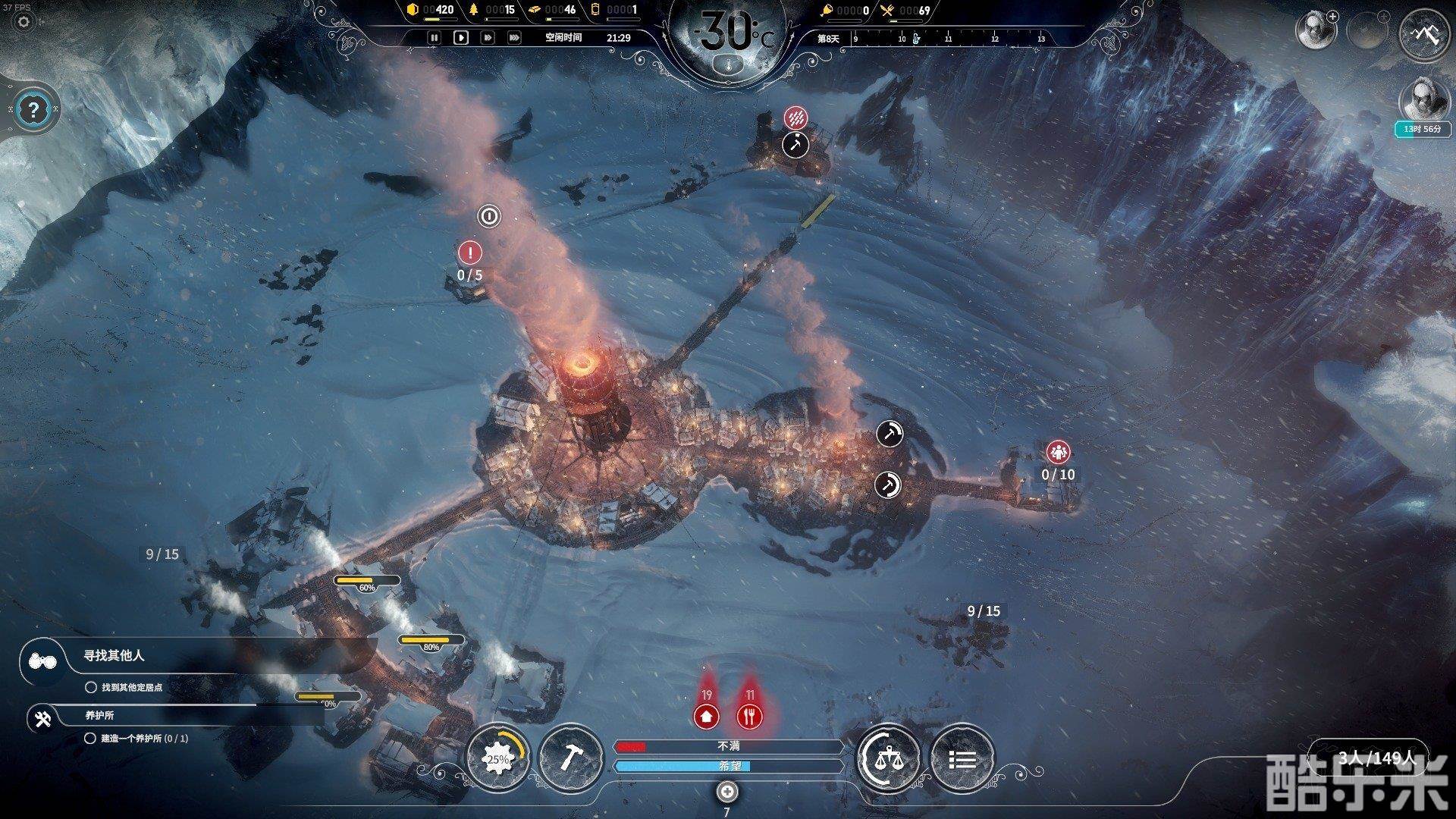Set game speed to normal play
Screen dimensions: 1456x819
click(x=460, y=37)
